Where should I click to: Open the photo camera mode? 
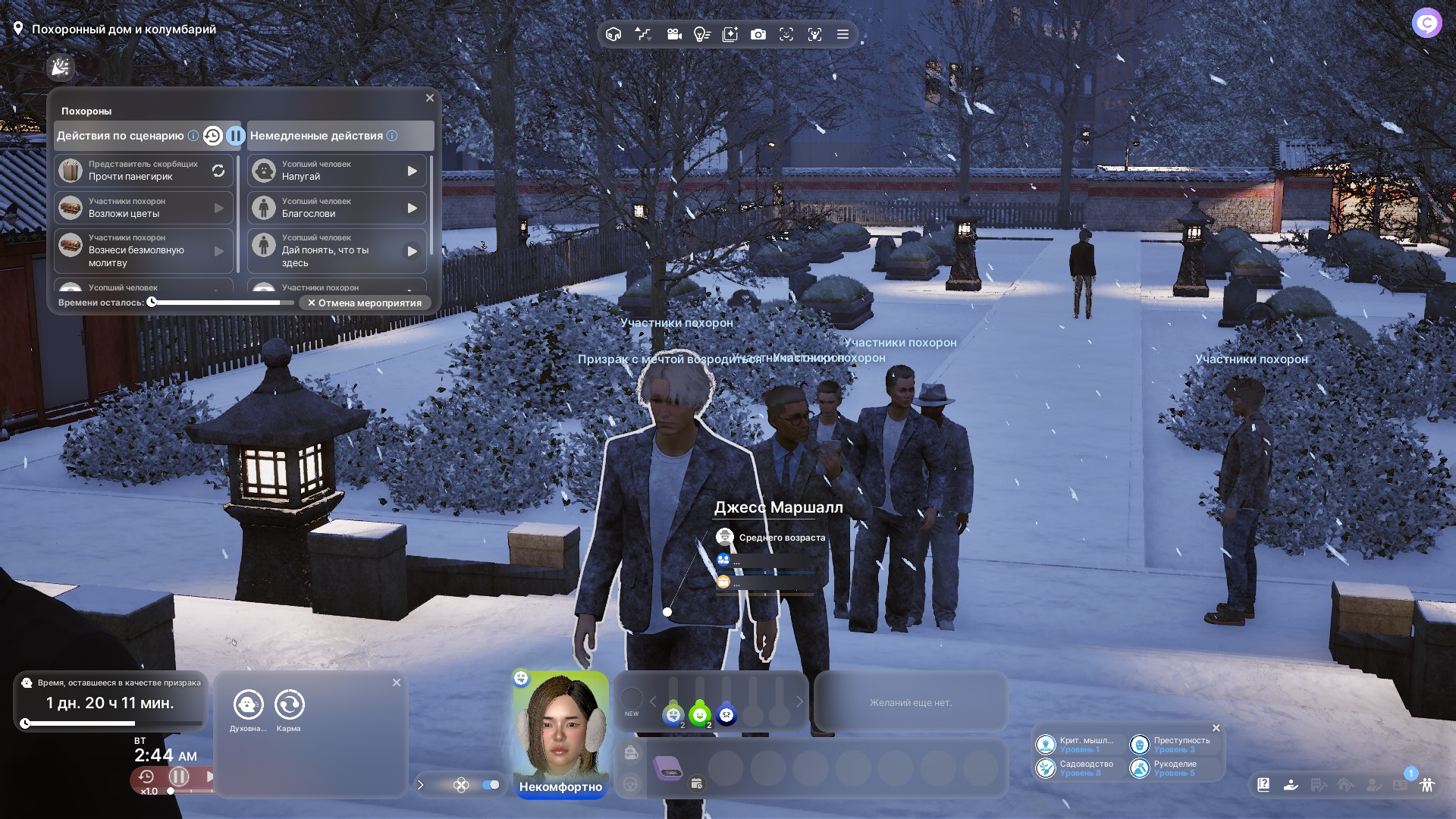point(758,34)
